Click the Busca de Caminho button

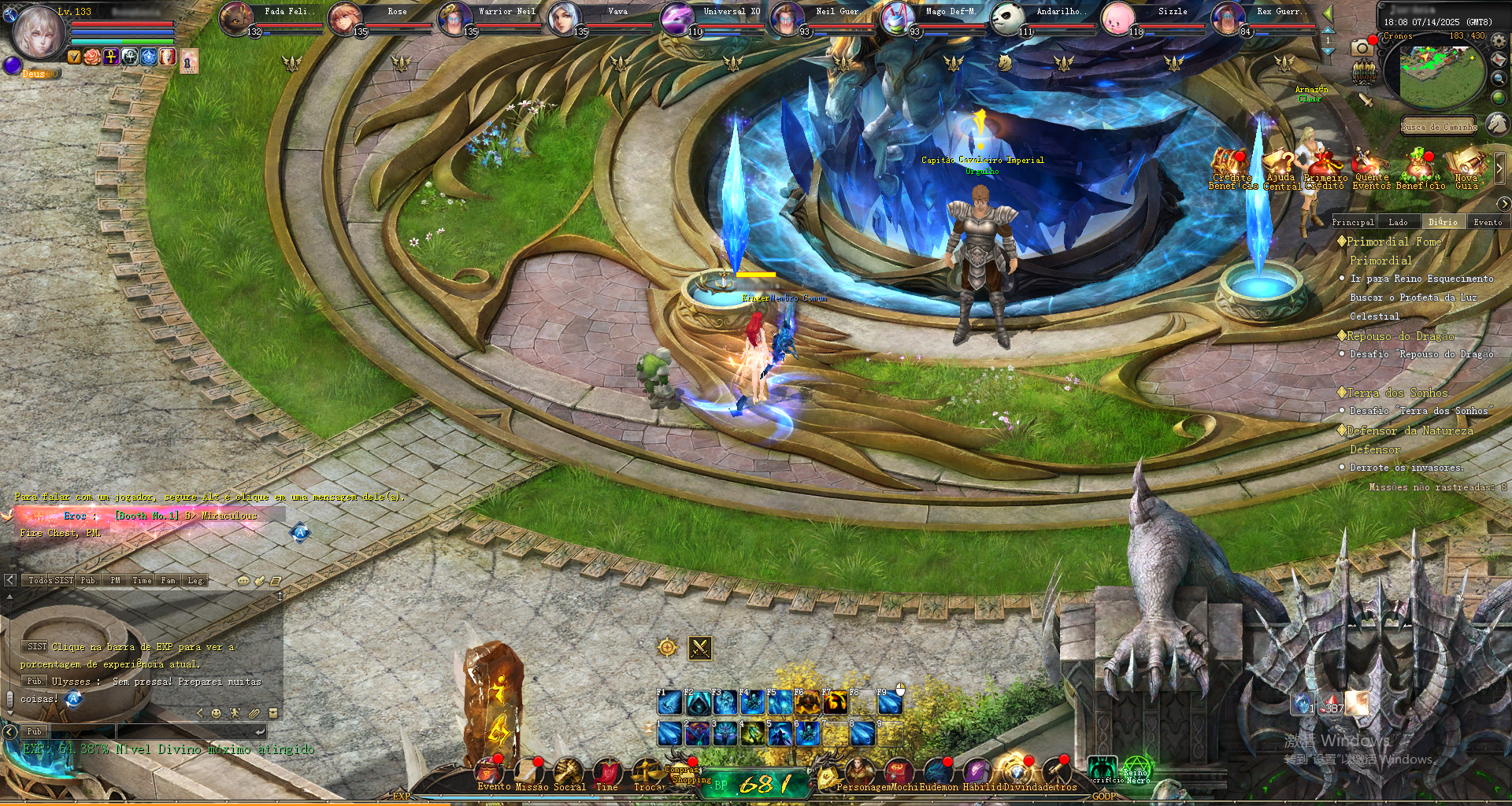[x=1438, y=127]
